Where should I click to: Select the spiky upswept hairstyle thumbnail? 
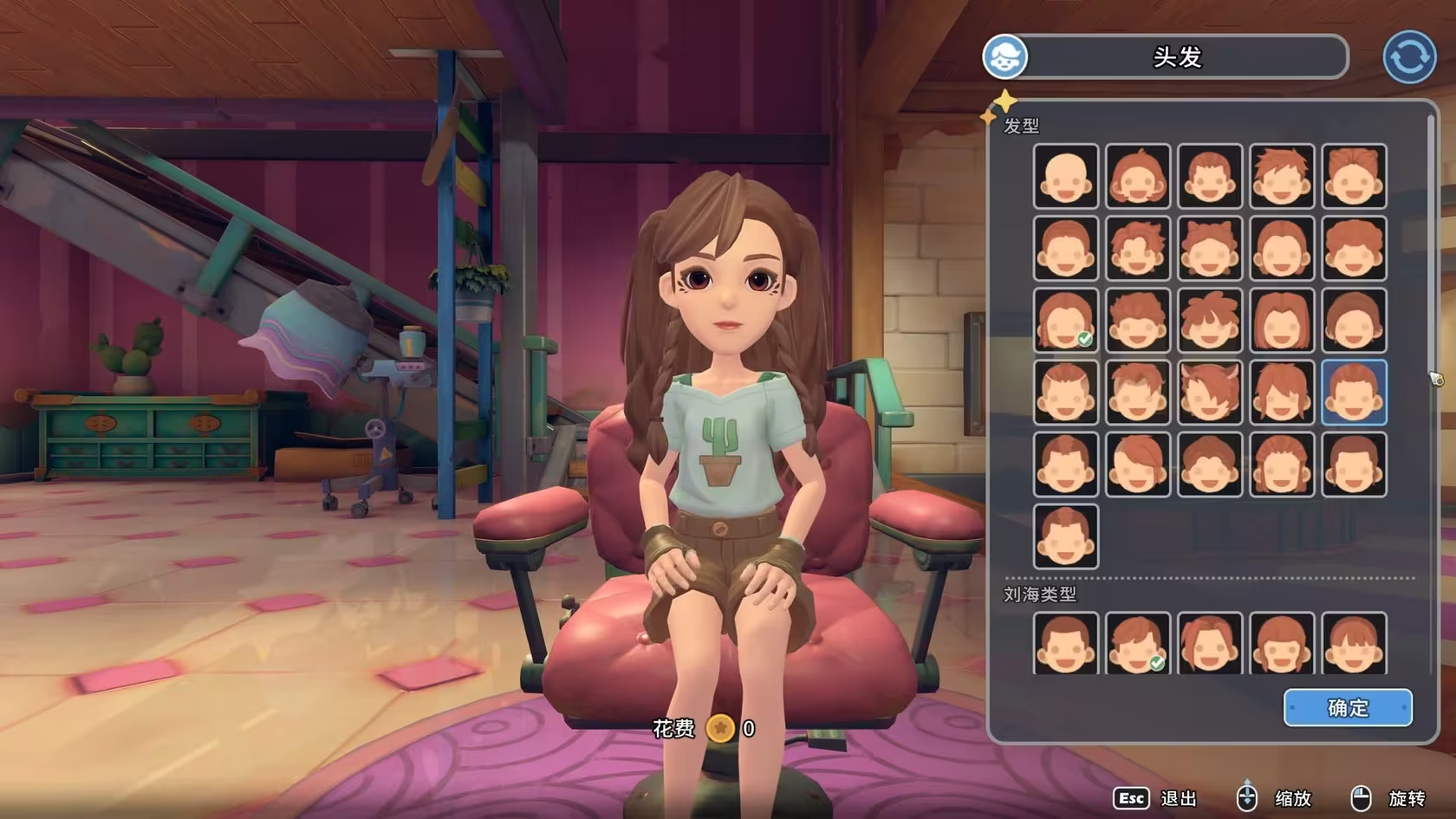point(1282,177)
